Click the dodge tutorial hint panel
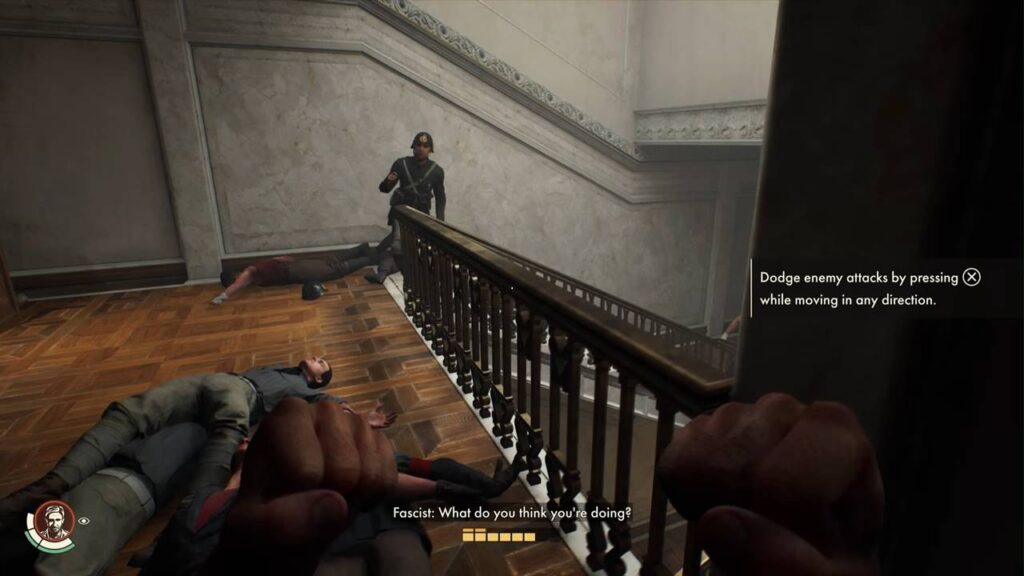Screen dimensions: 1024x576 point(870,288)
